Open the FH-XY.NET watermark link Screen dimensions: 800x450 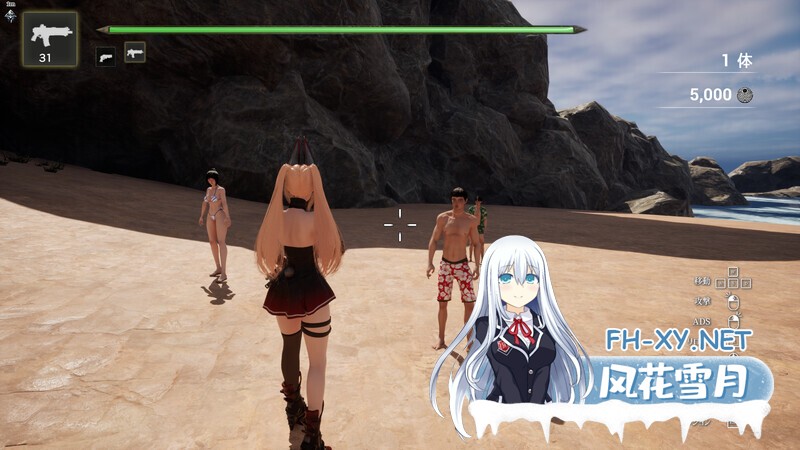(x=678, y=340)
